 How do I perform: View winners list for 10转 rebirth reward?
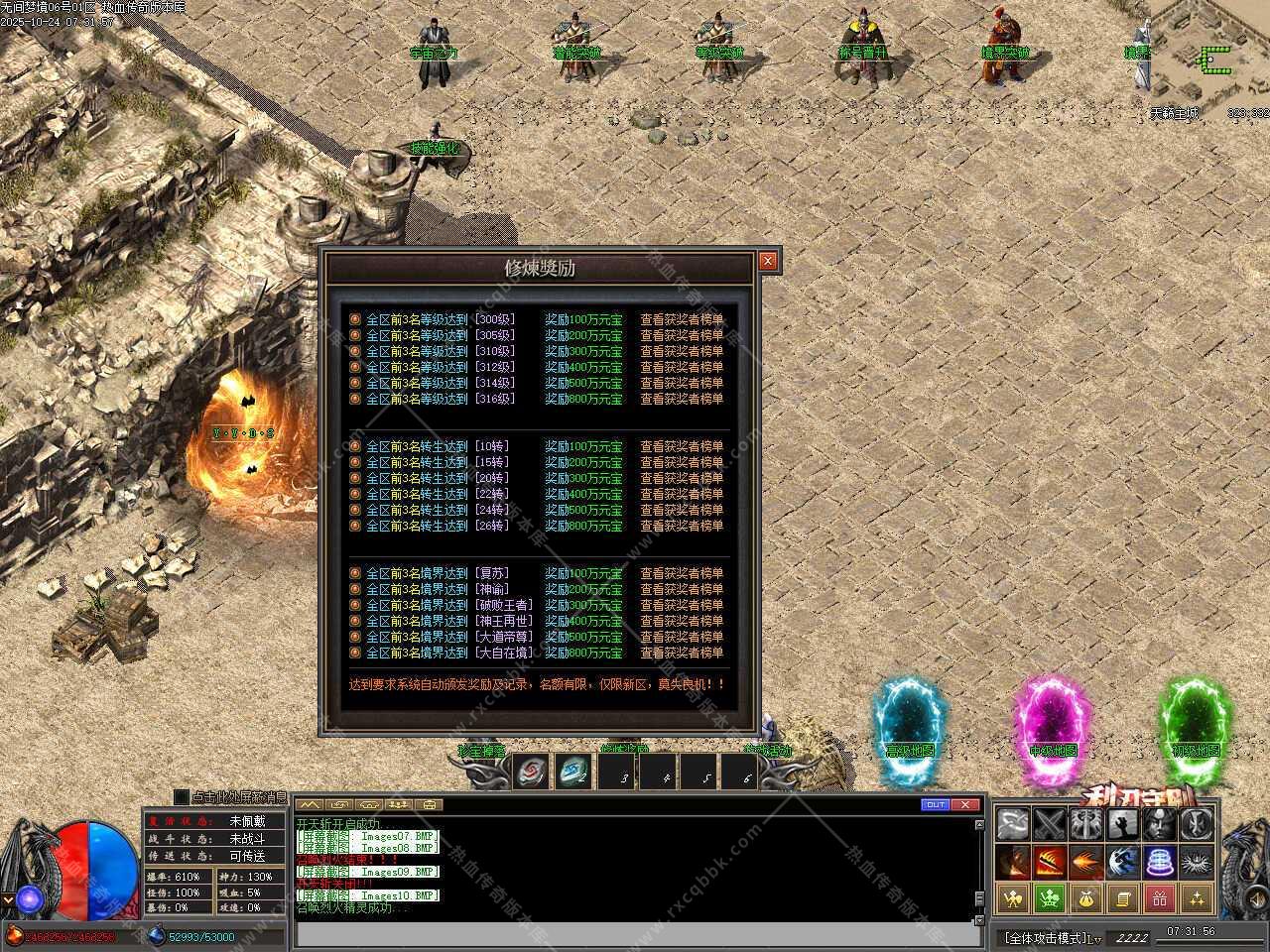click(x=681, y=446)
